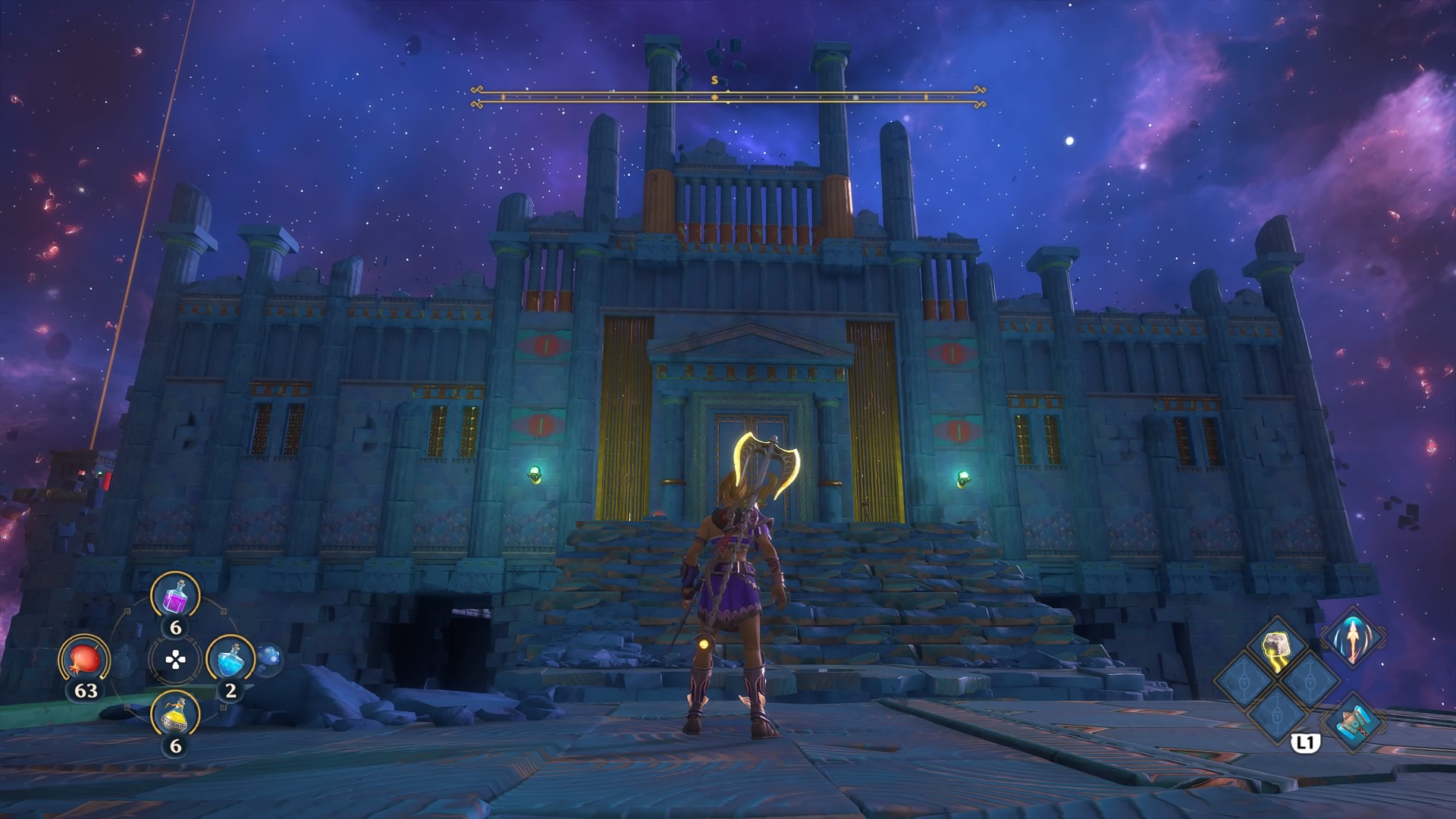Click the compass bar heading strip

tap(728, 97)
